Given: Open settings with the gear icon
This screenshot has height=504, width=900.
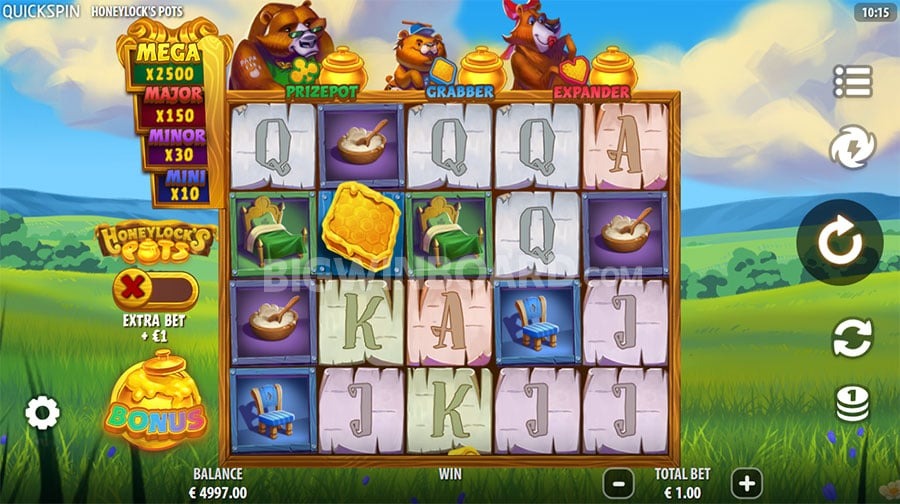Looking at the screenshot, I should (x=43, y=412).
